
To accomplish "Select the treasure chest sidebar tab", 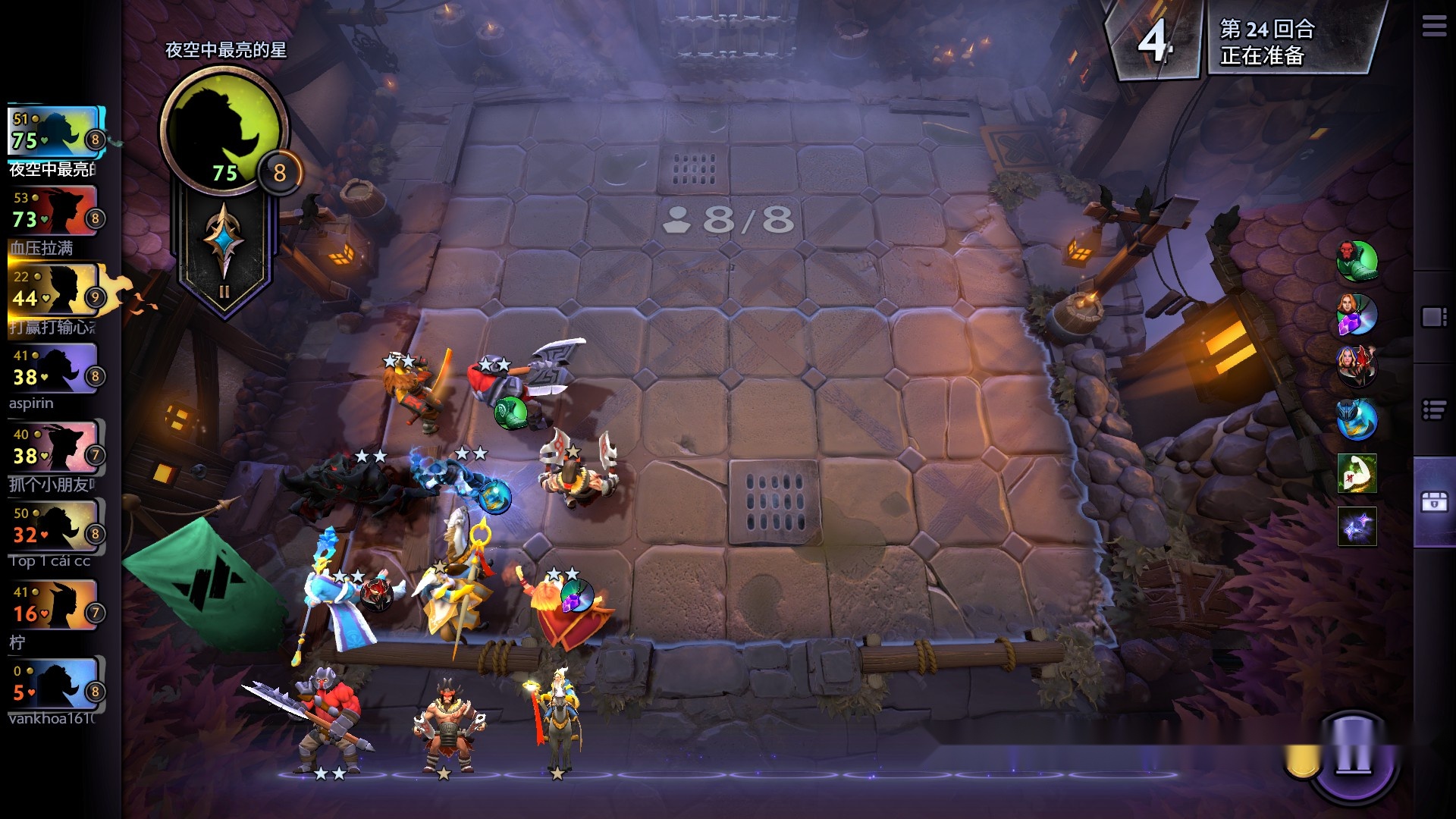I will click(1434, 502).
